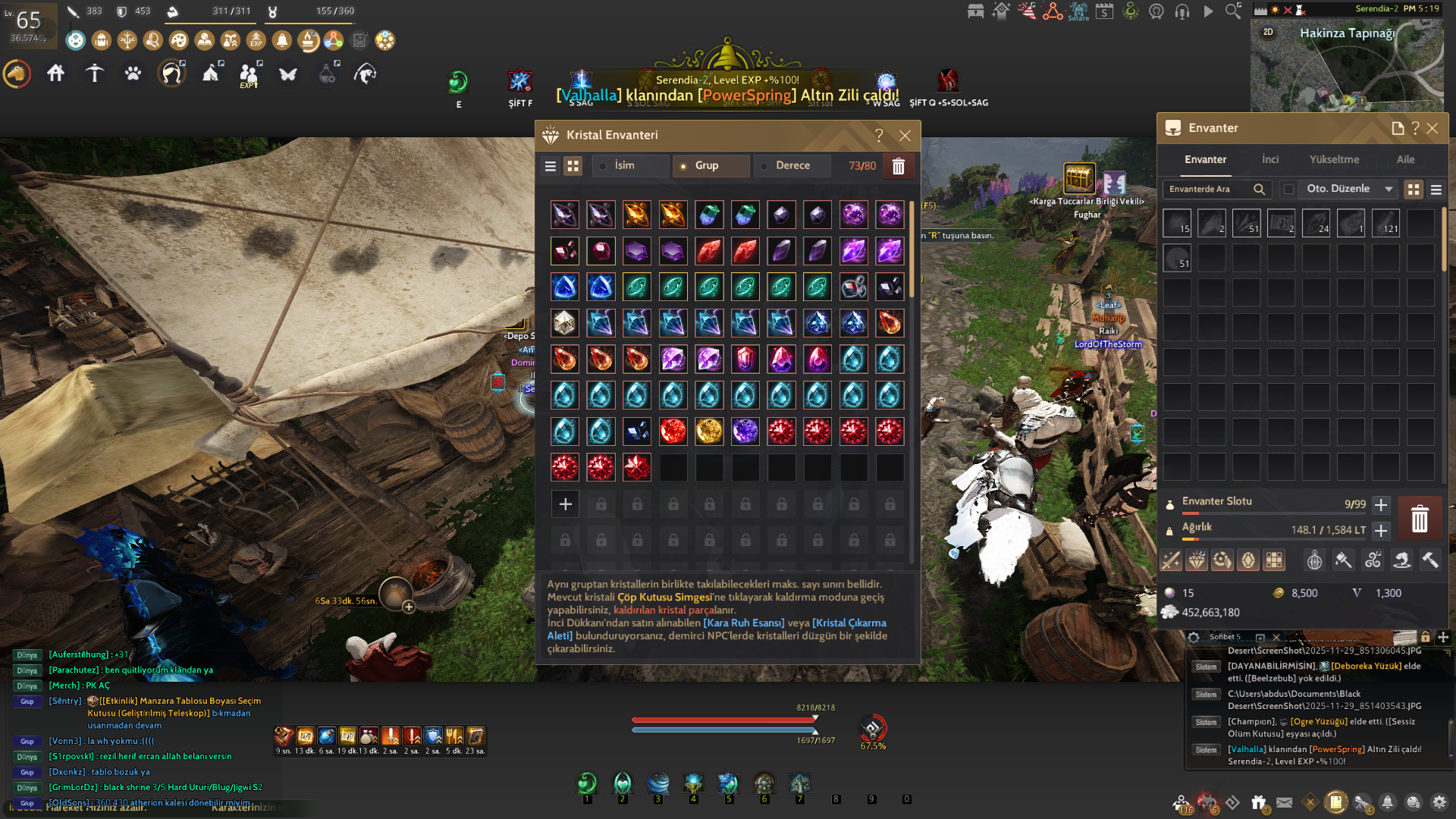Select the golden yellow round crystal
This screenshot has height=819, width=1456.
(709, 431)
